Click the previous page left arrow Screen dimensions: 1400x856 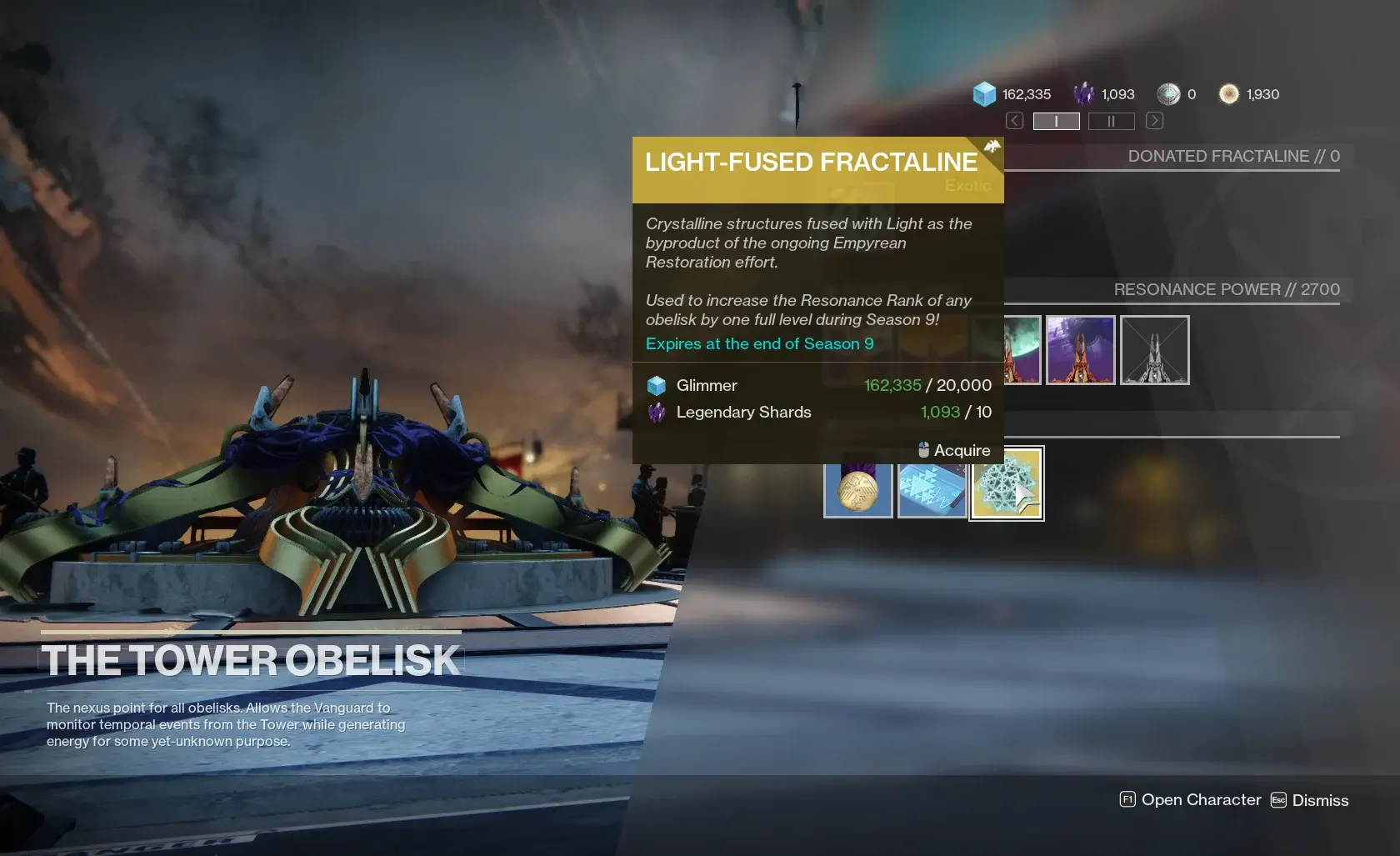click(x=1014, y=121)
